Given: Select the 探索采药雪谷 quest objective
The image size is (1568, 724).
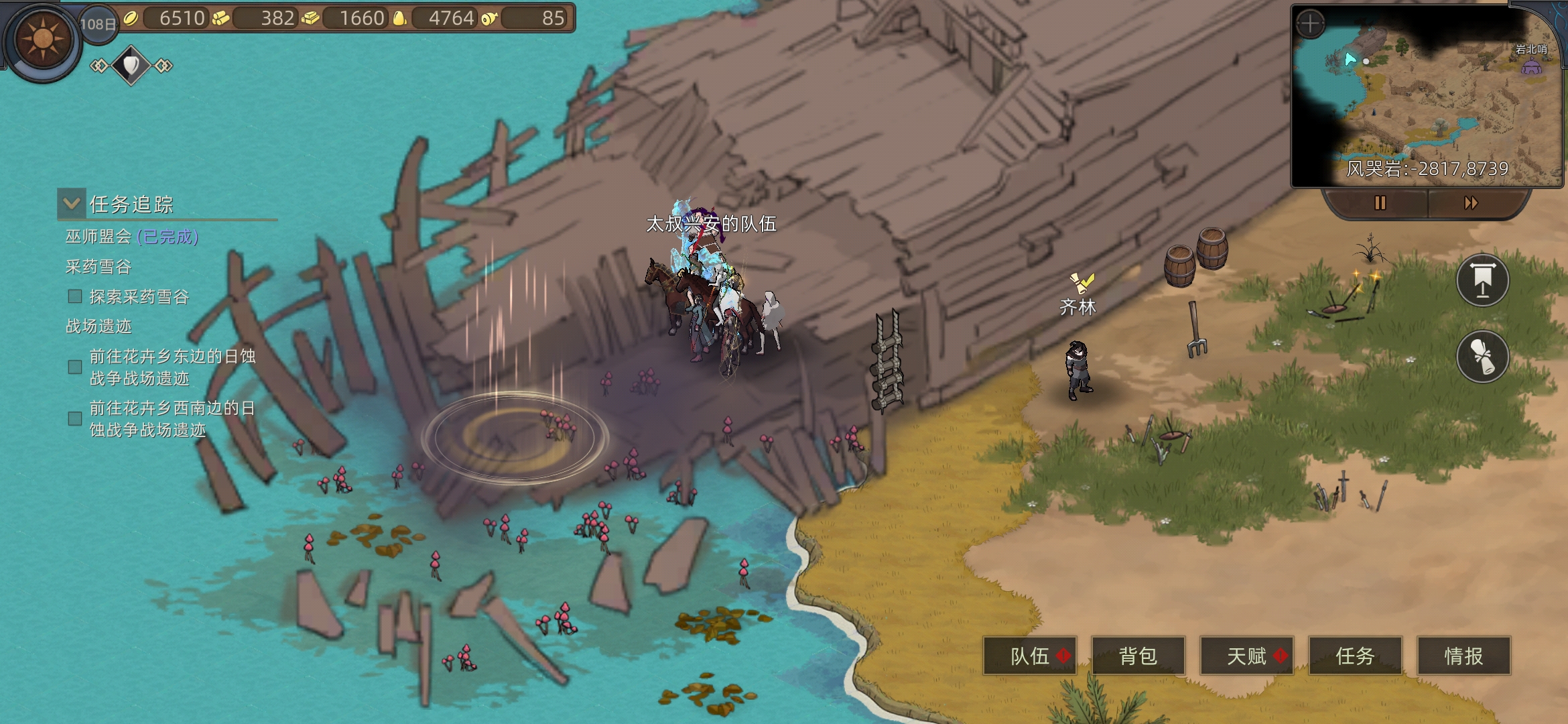Looking at the screenshot, I should [139, 297].
